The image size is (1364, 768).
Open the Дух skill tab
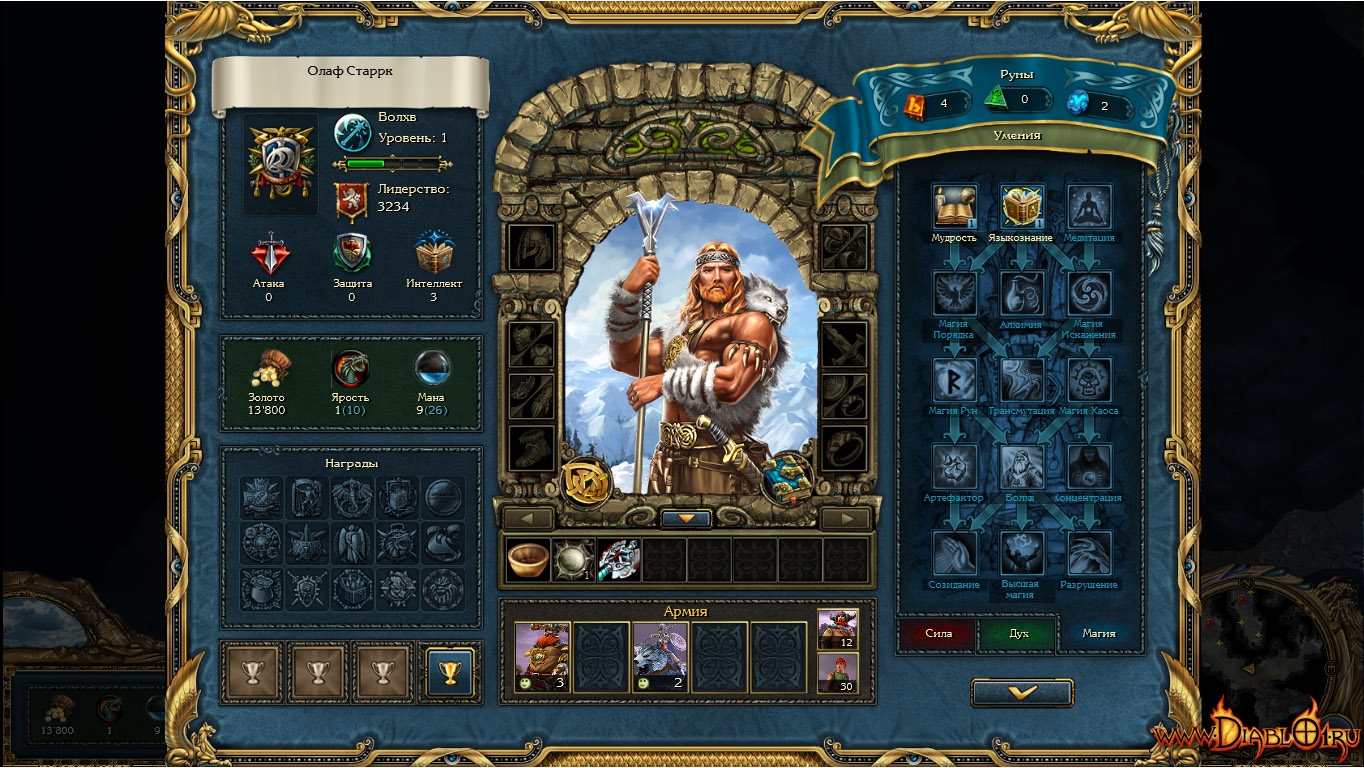[1018, 633]
